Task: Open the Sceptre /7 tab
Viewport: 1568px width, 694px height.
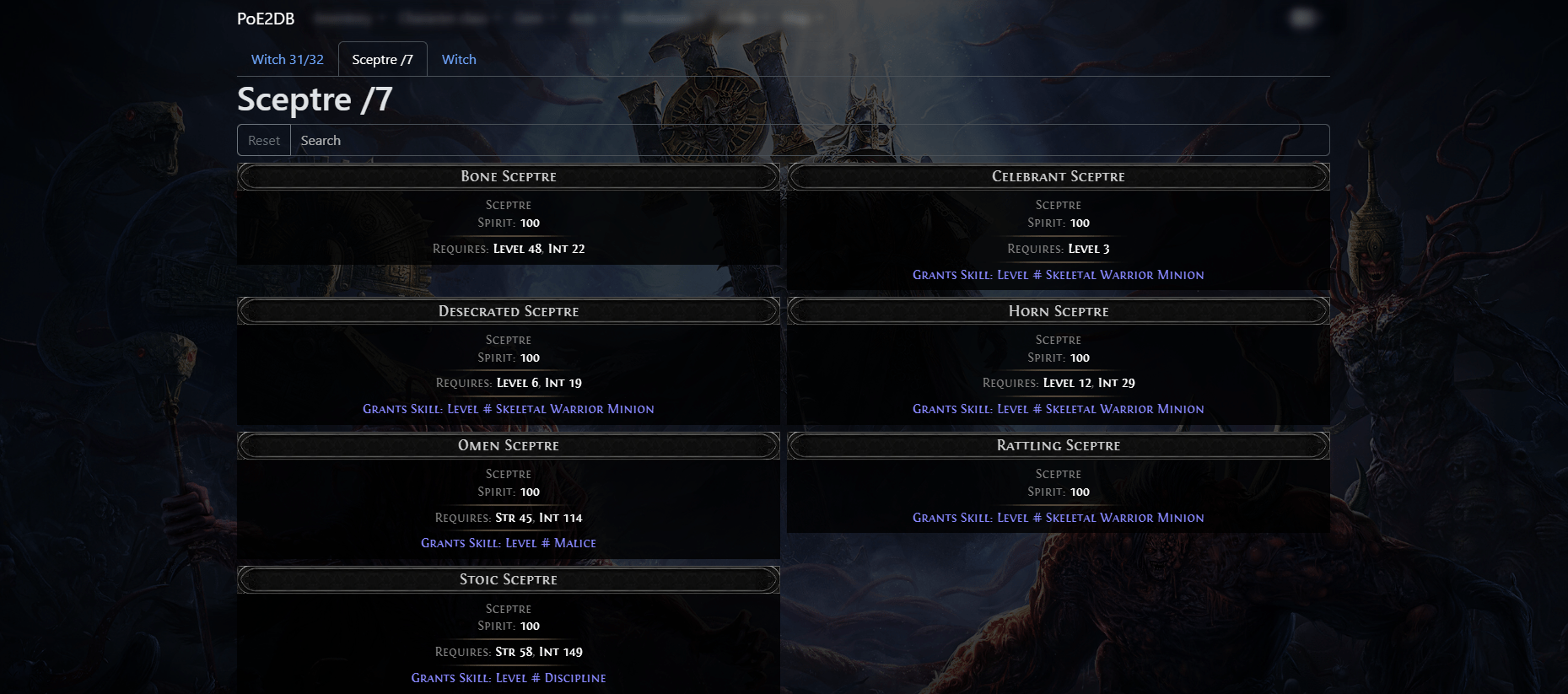Action: tap(382, 59)
